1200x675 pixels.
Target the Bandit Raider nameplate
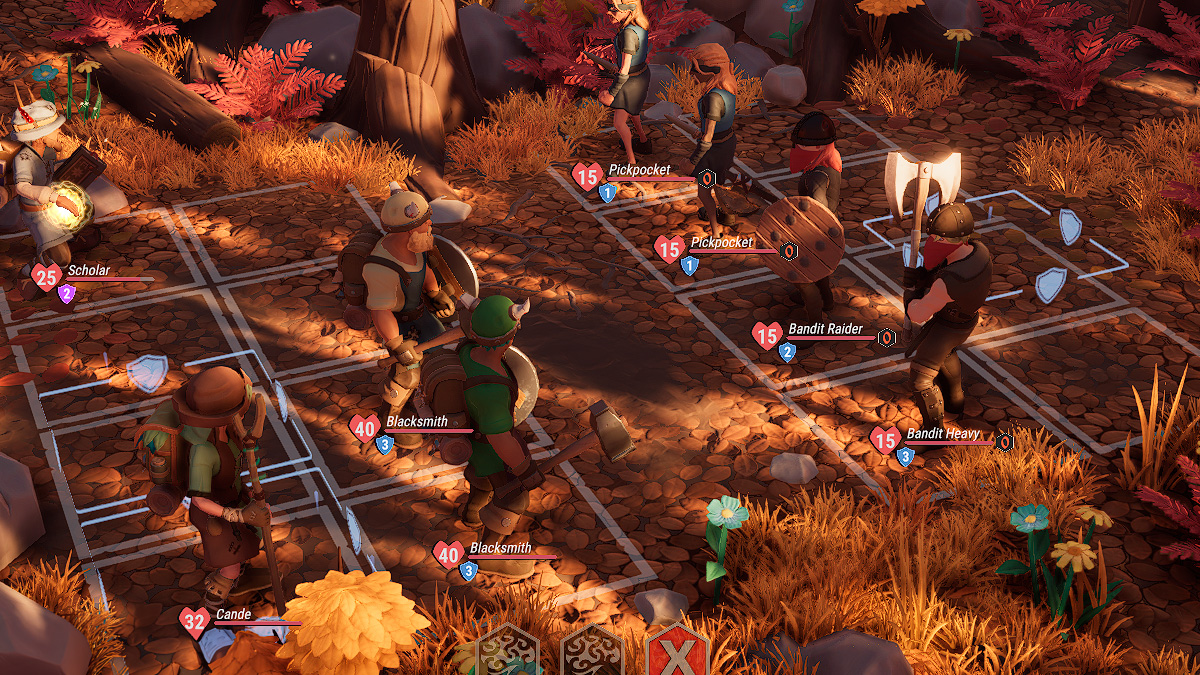(x=825, y=330)
